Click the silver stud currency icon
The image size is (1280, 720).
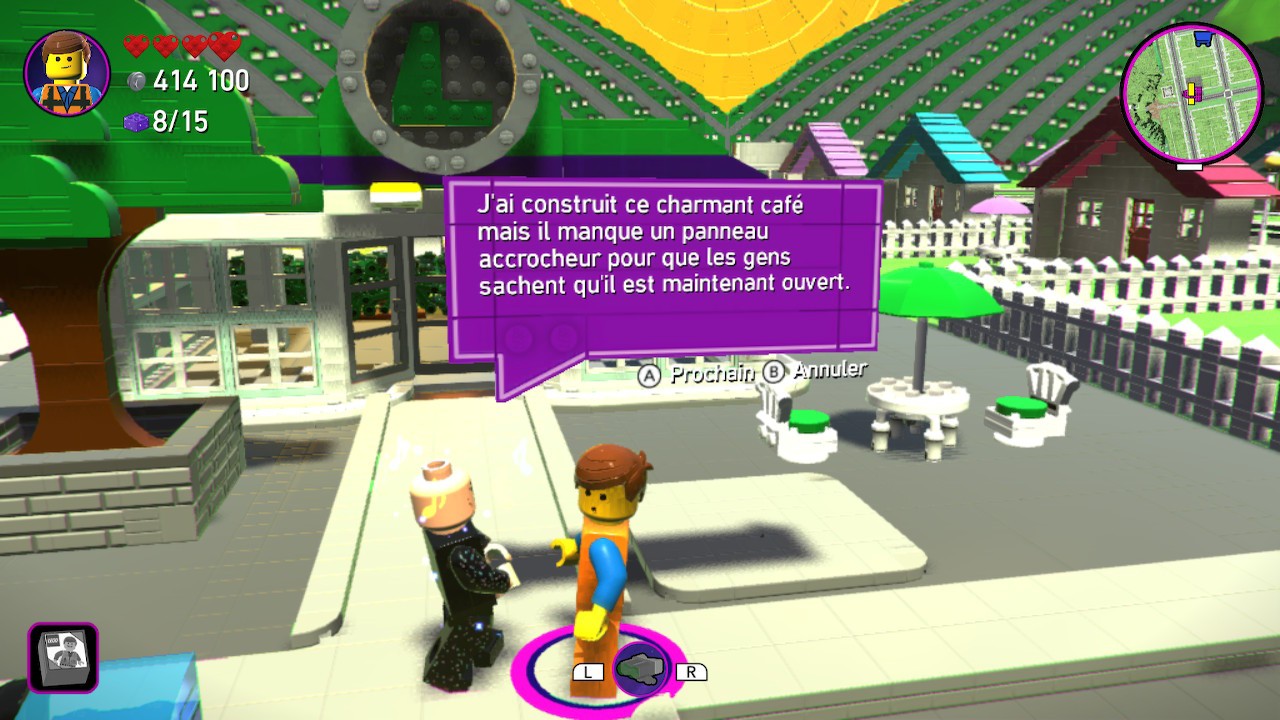point(137,82)
